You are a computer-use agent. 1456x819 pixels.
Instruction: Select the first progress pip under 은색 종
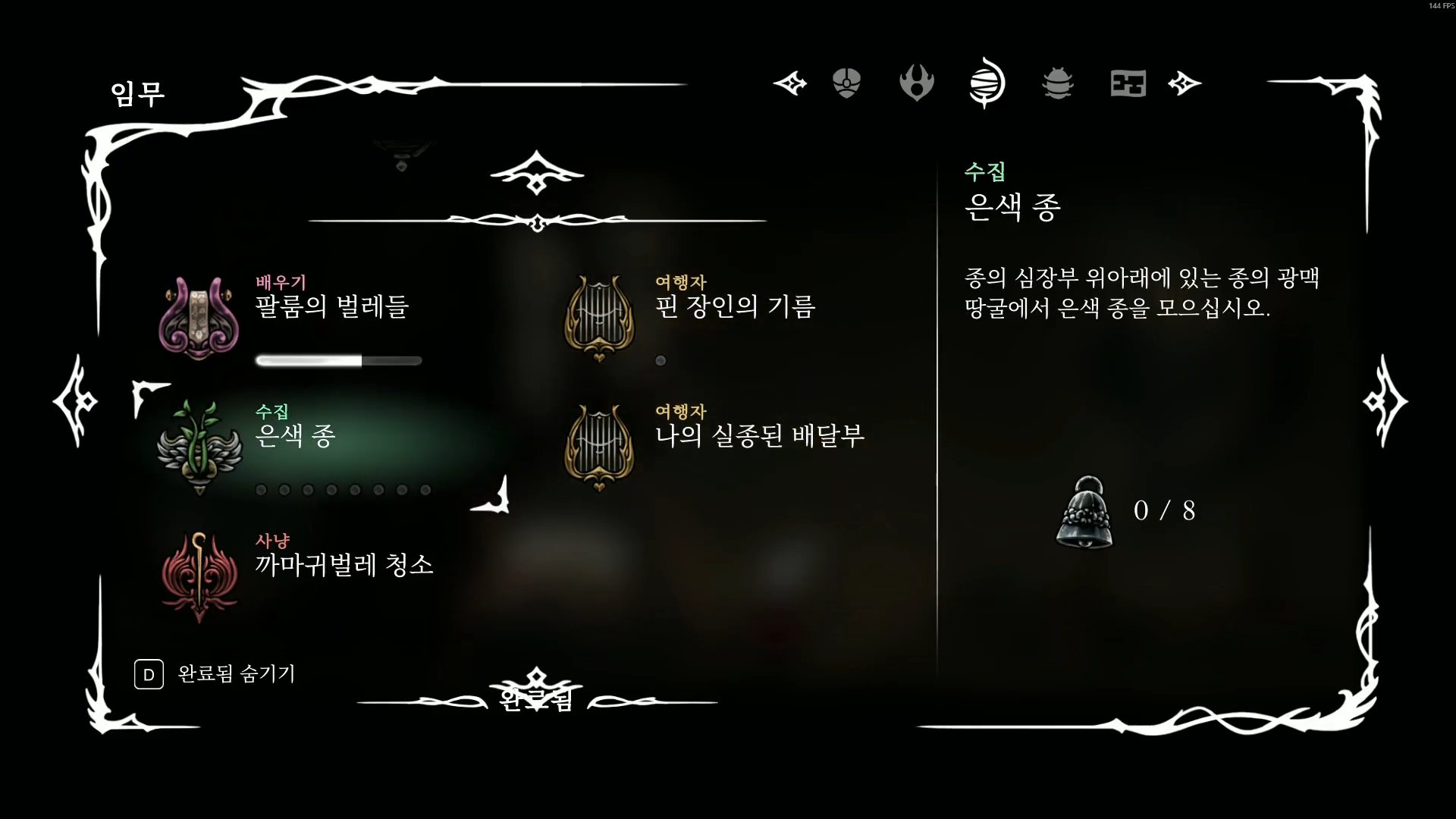(x=262, y=491)
